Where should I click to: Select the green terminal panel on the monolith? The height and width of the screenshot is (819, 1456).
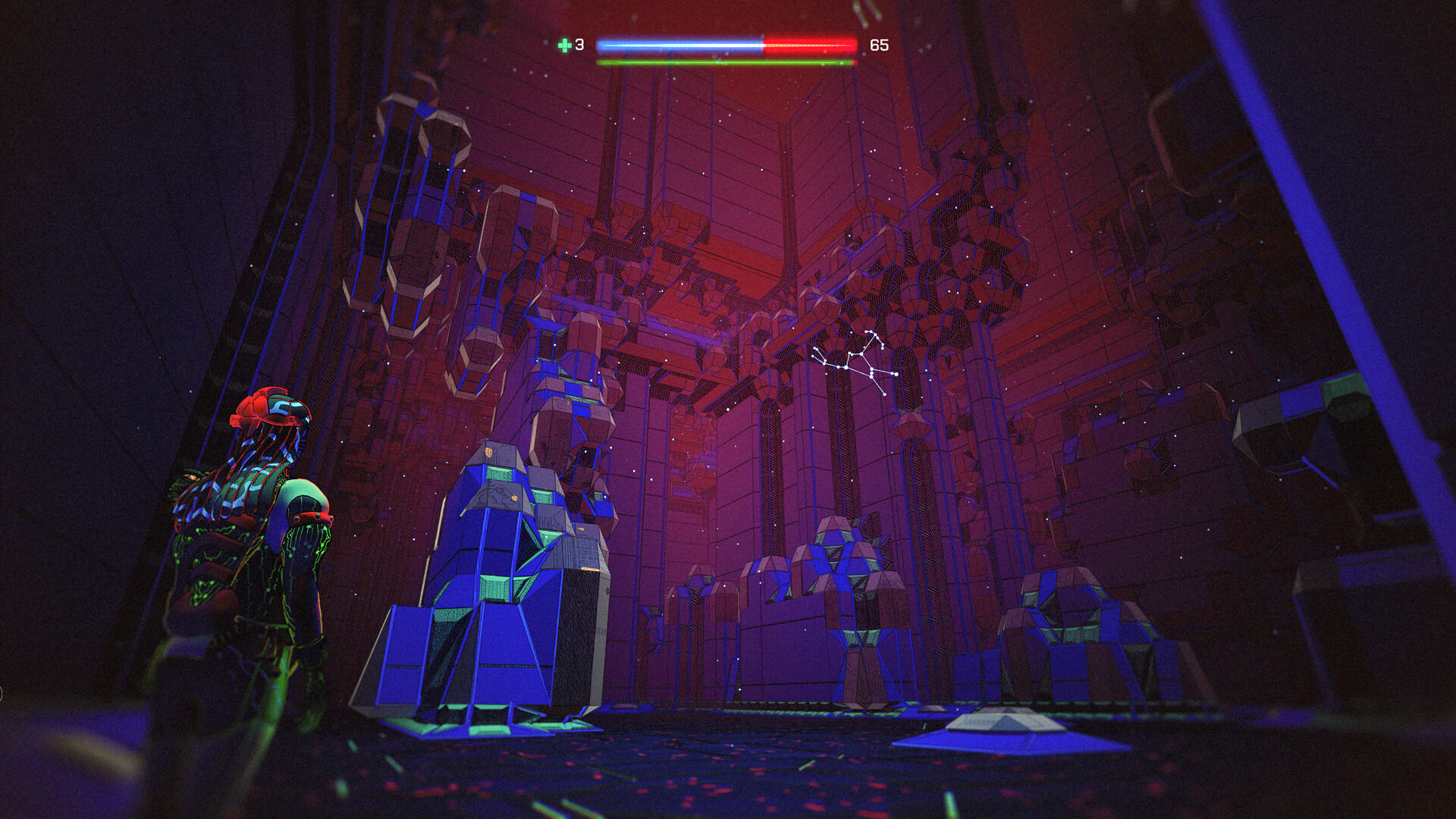coord(500,474)
